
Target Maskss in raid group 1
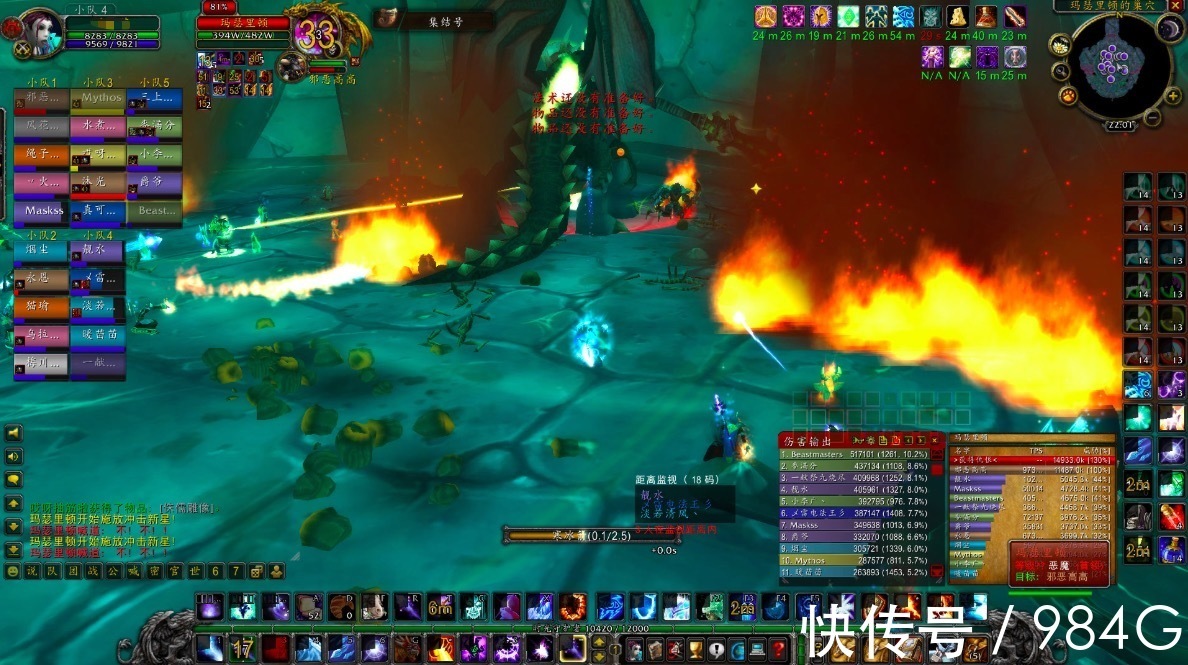[41, 211]
